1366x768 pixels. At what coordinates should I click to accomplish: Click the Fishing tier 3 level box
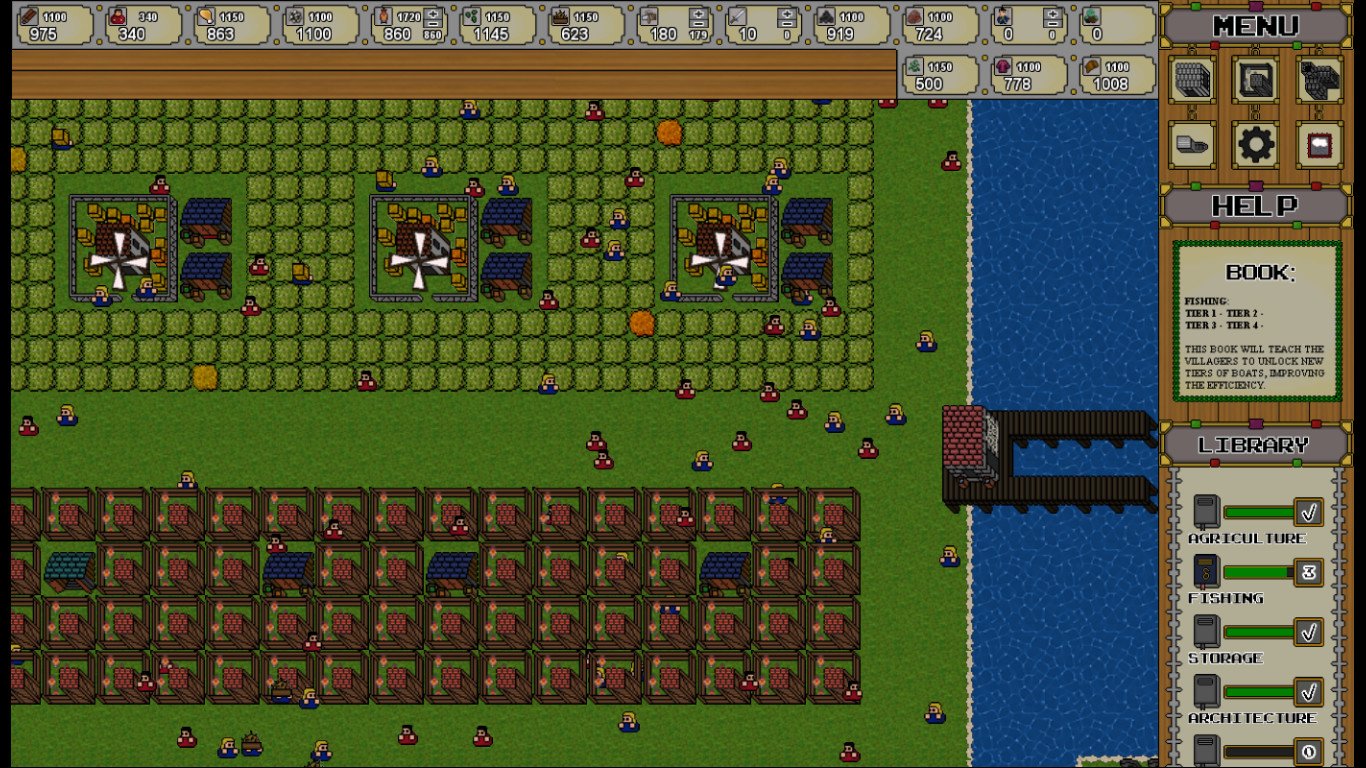click(1308, 572)
